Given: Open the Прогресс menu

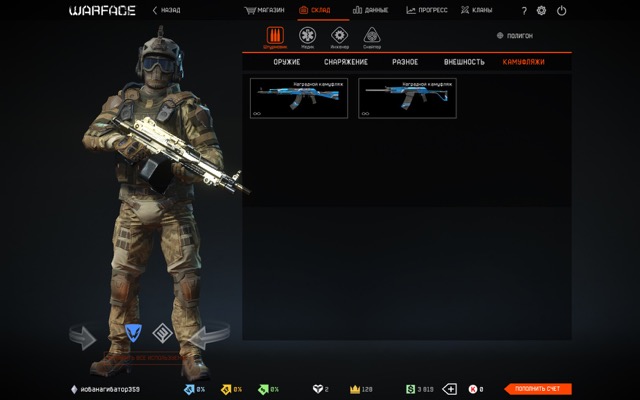Looking at the screenshot, I should [x=426, y=10].
